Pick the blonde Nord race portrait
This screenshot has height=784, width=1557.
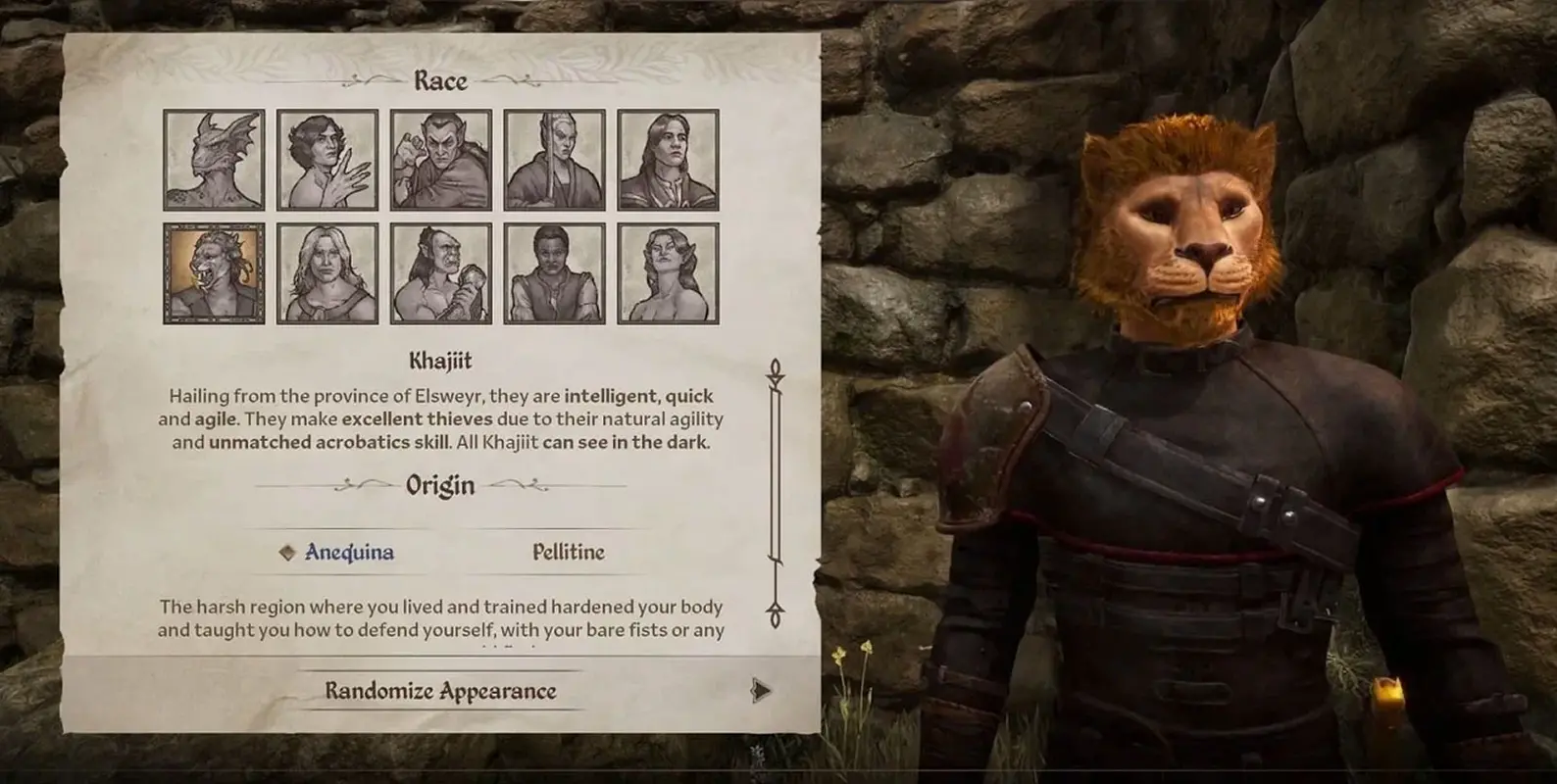coord(327,273)
